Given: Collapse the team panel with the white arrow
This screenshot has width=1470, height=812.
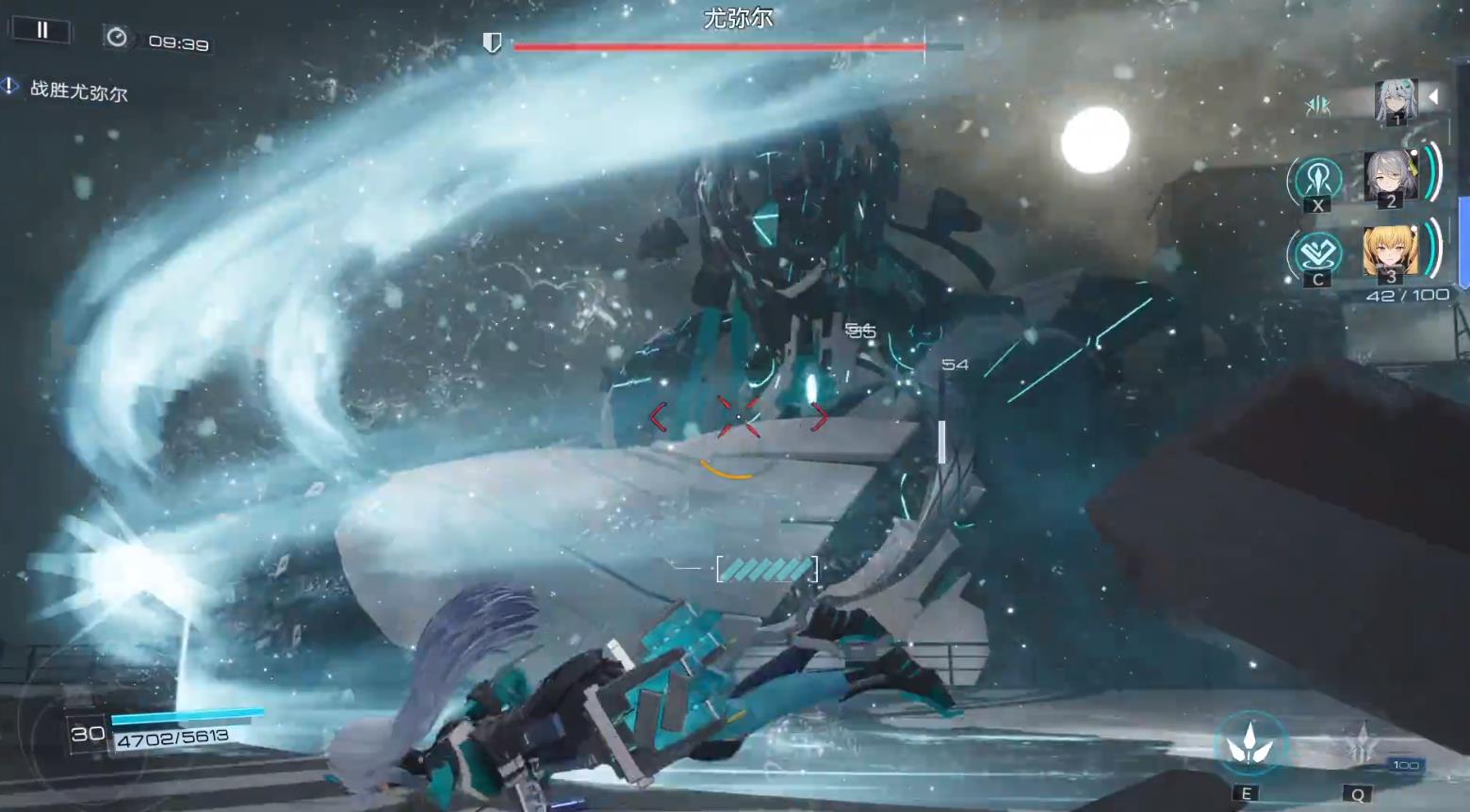Looking at the screenshot, I should click(x=1433, y=96).
